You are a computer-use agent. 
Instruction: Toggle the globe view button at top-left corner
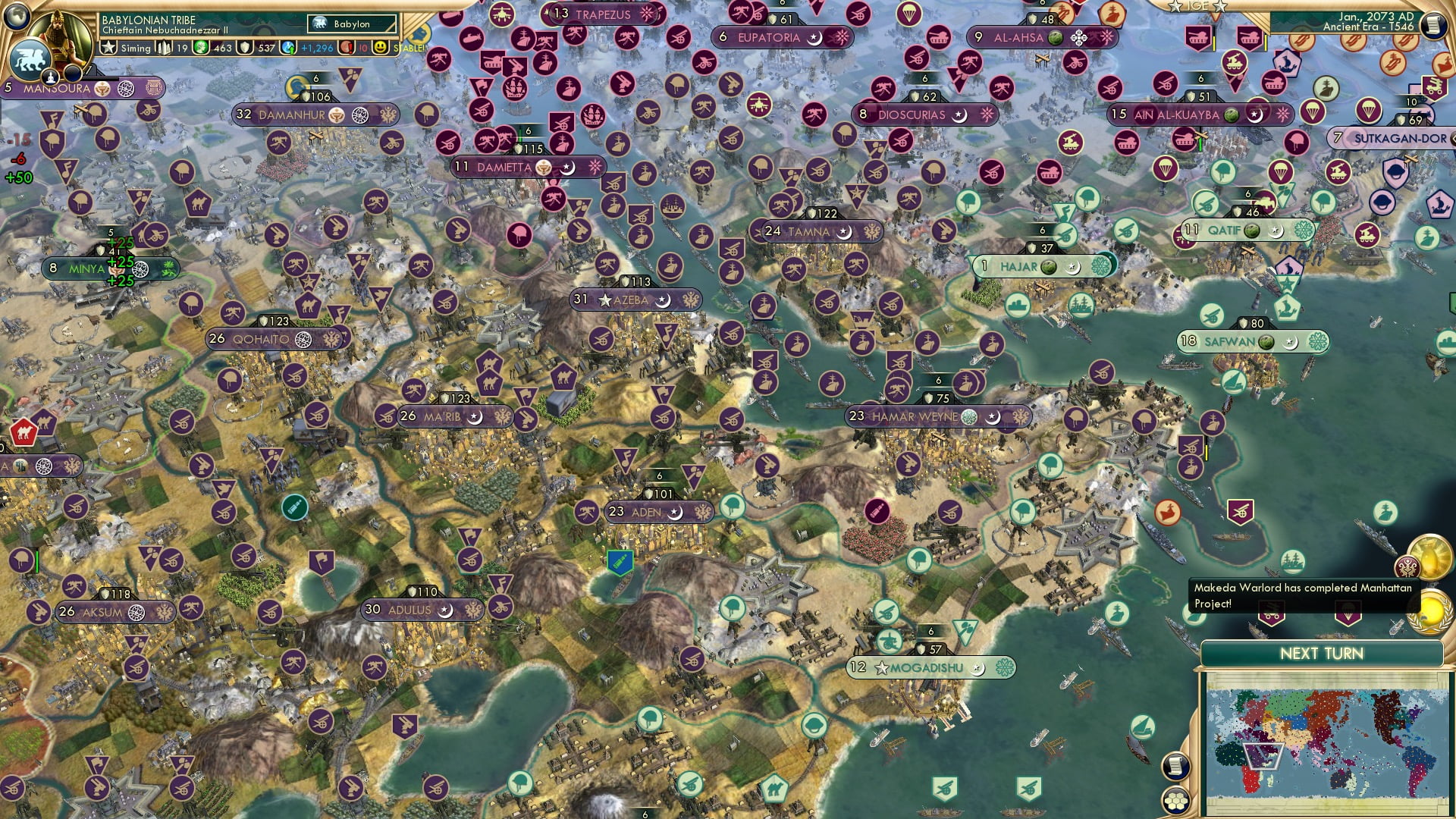(x=16, y=15)
